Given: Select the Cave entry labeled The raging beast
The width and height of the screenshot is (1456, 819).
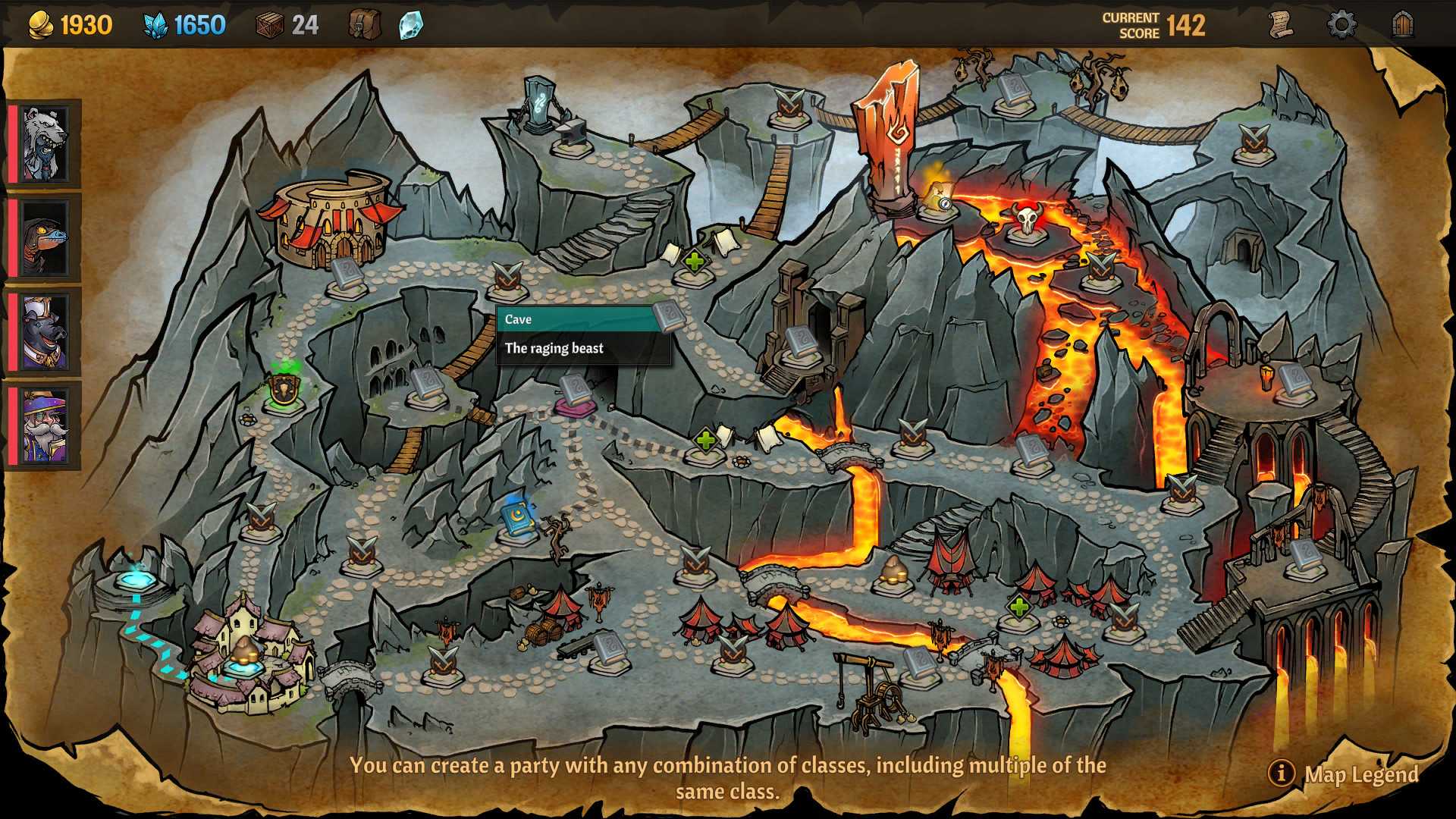Looking at the screenshot, I should click(x=584, y=334).
